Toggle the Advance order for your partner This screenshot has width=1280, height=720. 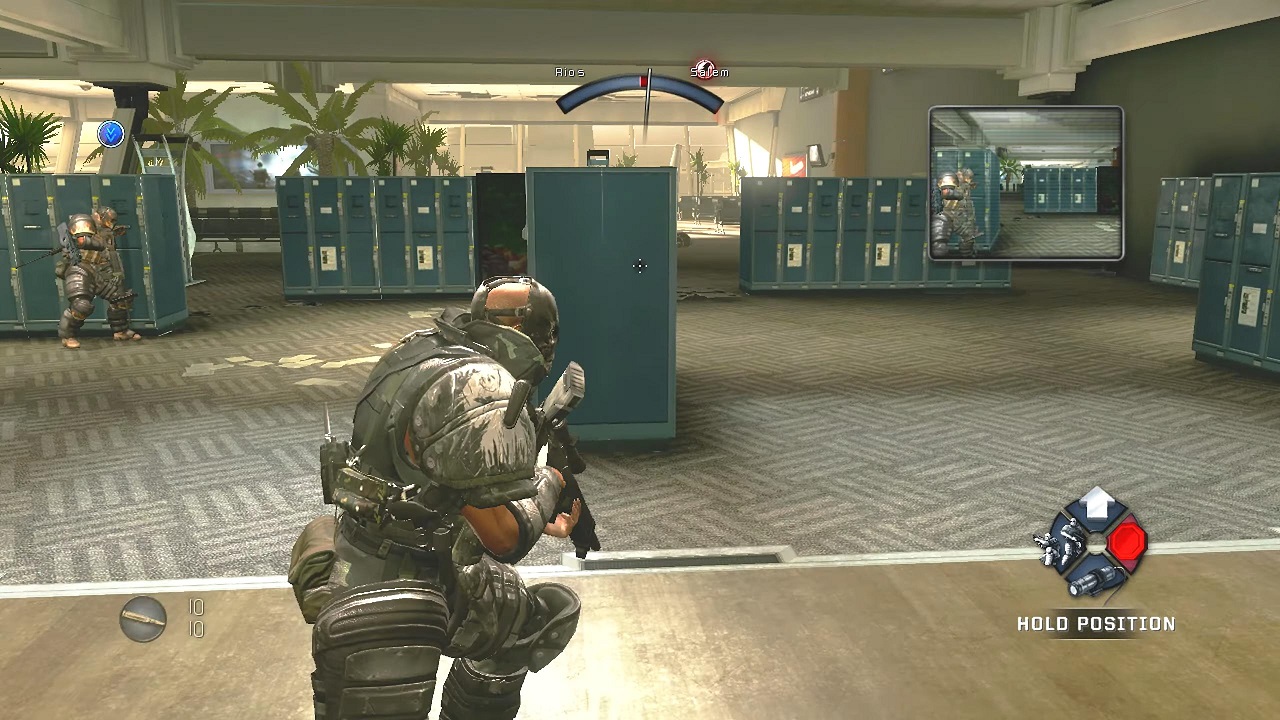coord(1098,505)
